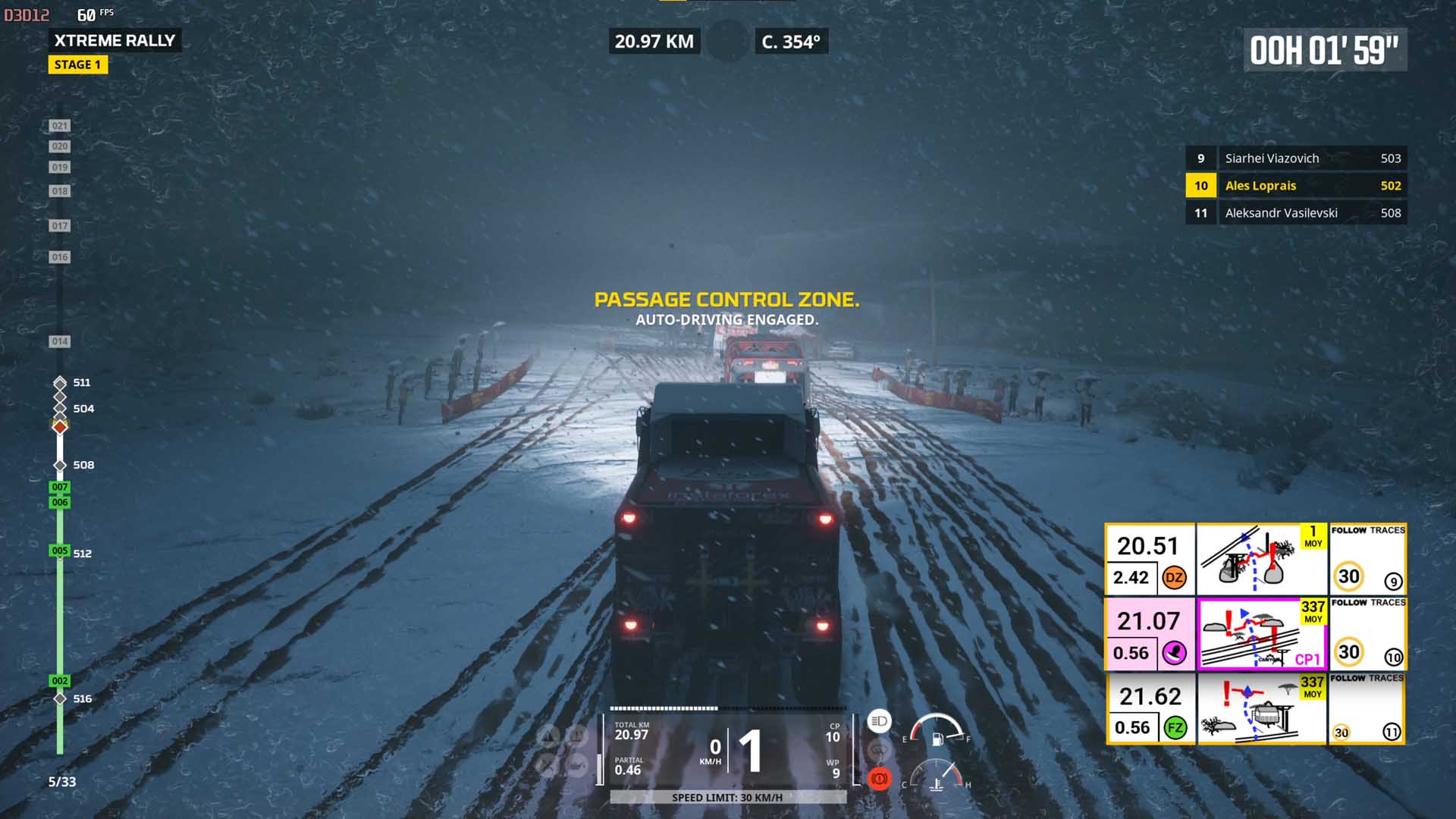Viewport: 1456px width, 819px height.
Task: Select waypoint 005 on stage progress bar
Action: [60, 551]
